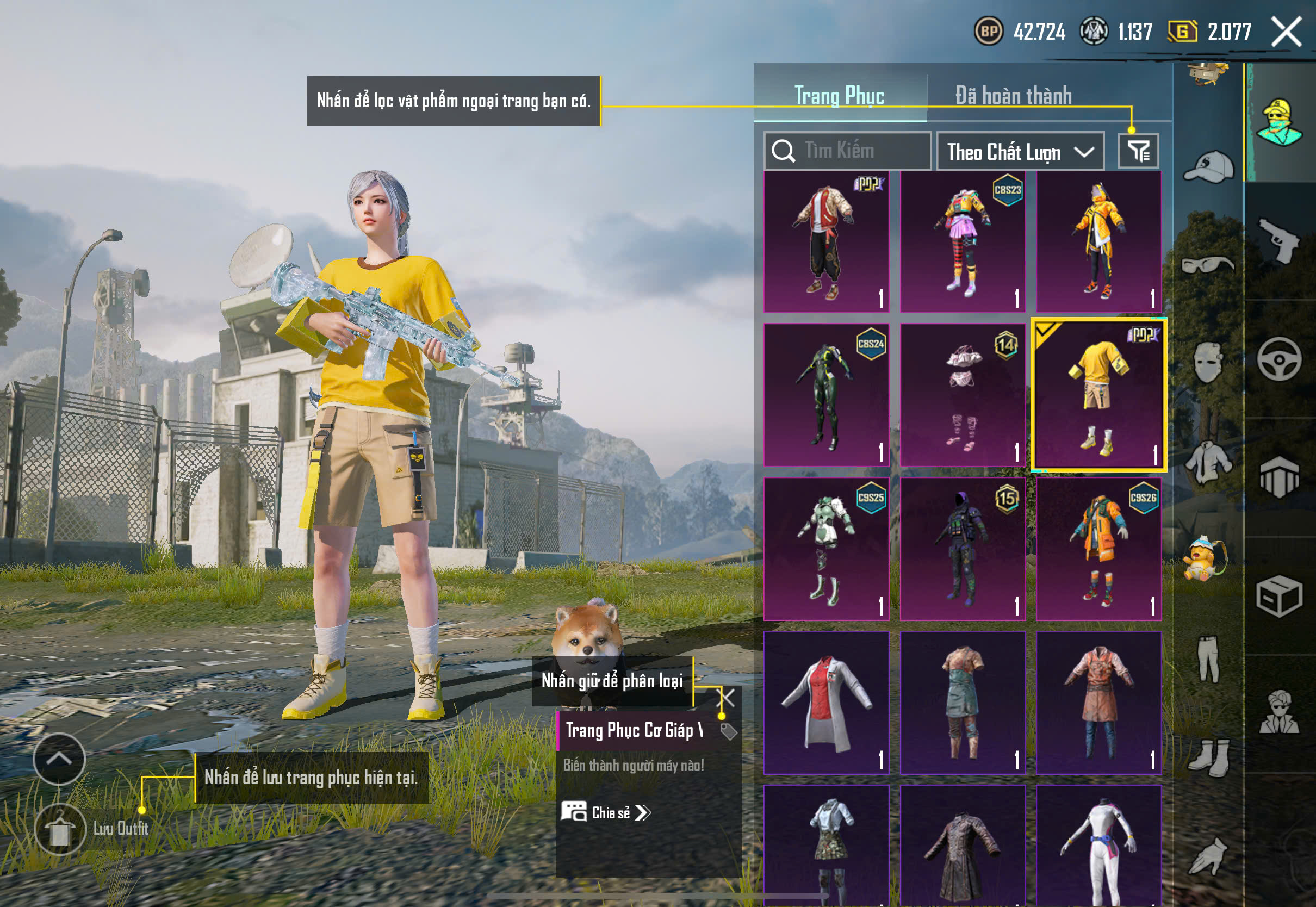The image size is (1316, 907).
Task: Select the equipped yellow shirt outfit
Action: tap(1098, 395)
